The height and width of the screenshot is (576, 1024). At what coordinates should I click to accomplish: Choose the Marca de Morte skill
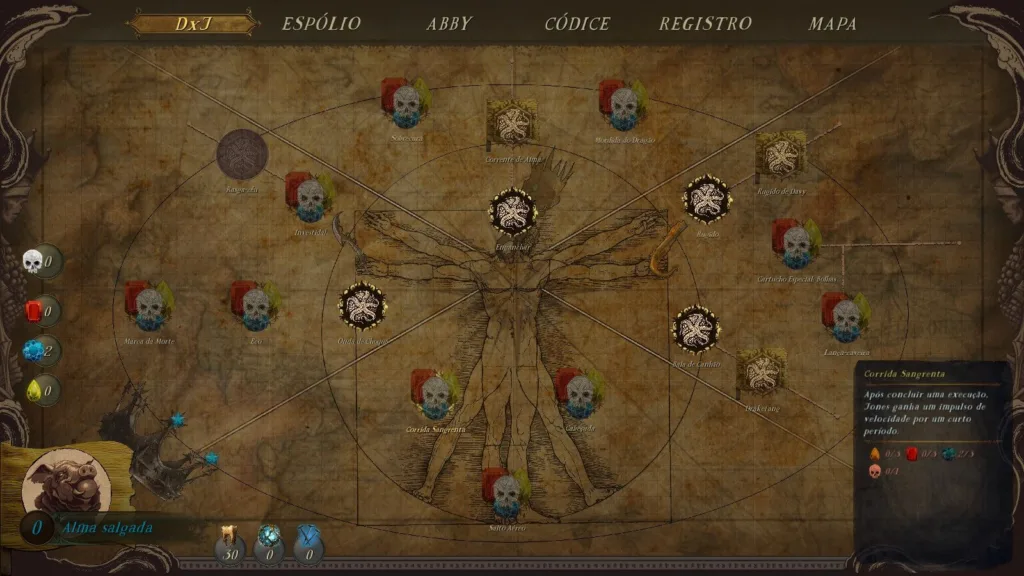150,305
